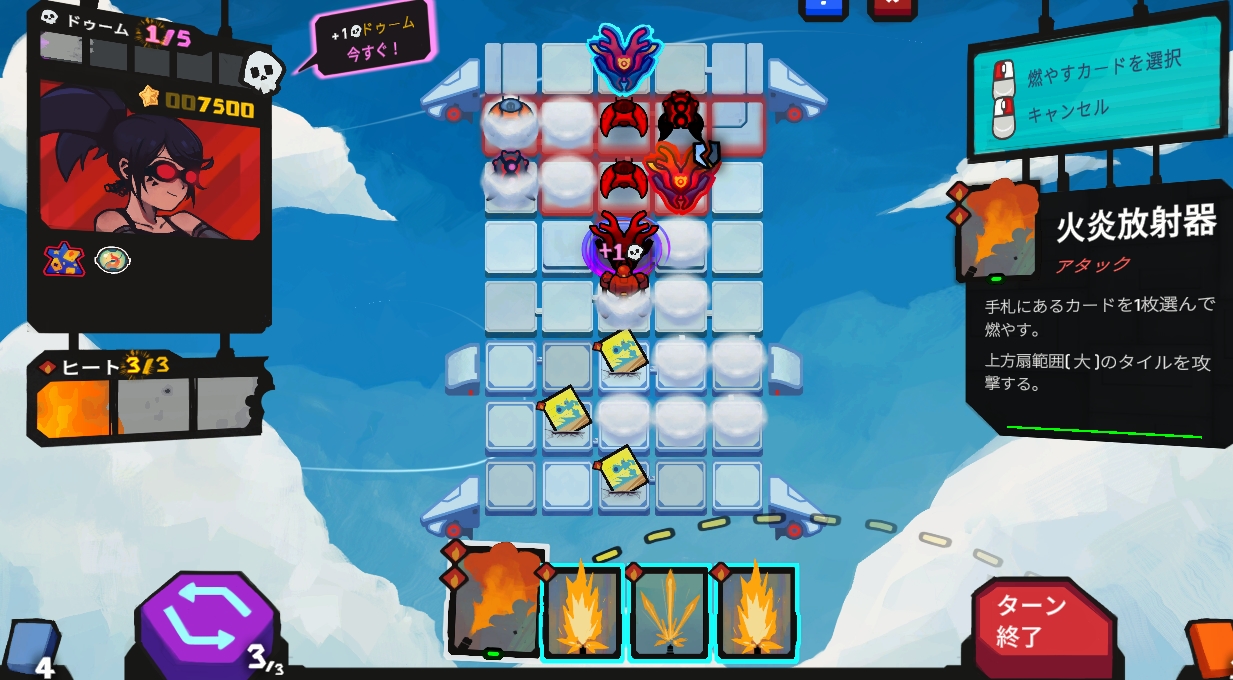The image size is (1233, 680).
Task: Click the red button at the top edge
Action: click(892, 7)
